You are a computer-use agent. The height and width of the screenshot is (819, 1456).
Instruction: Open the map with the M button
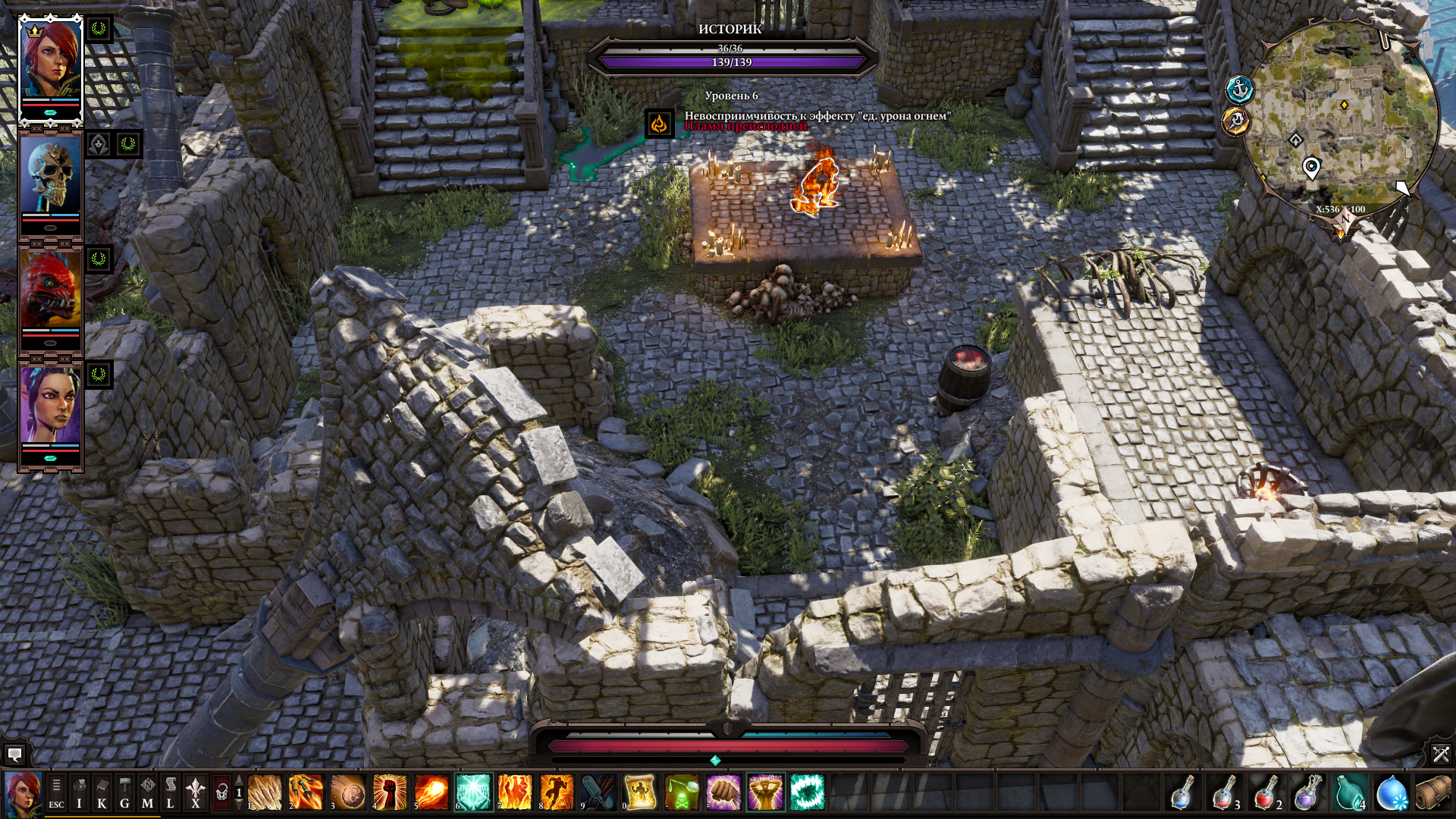147,793
